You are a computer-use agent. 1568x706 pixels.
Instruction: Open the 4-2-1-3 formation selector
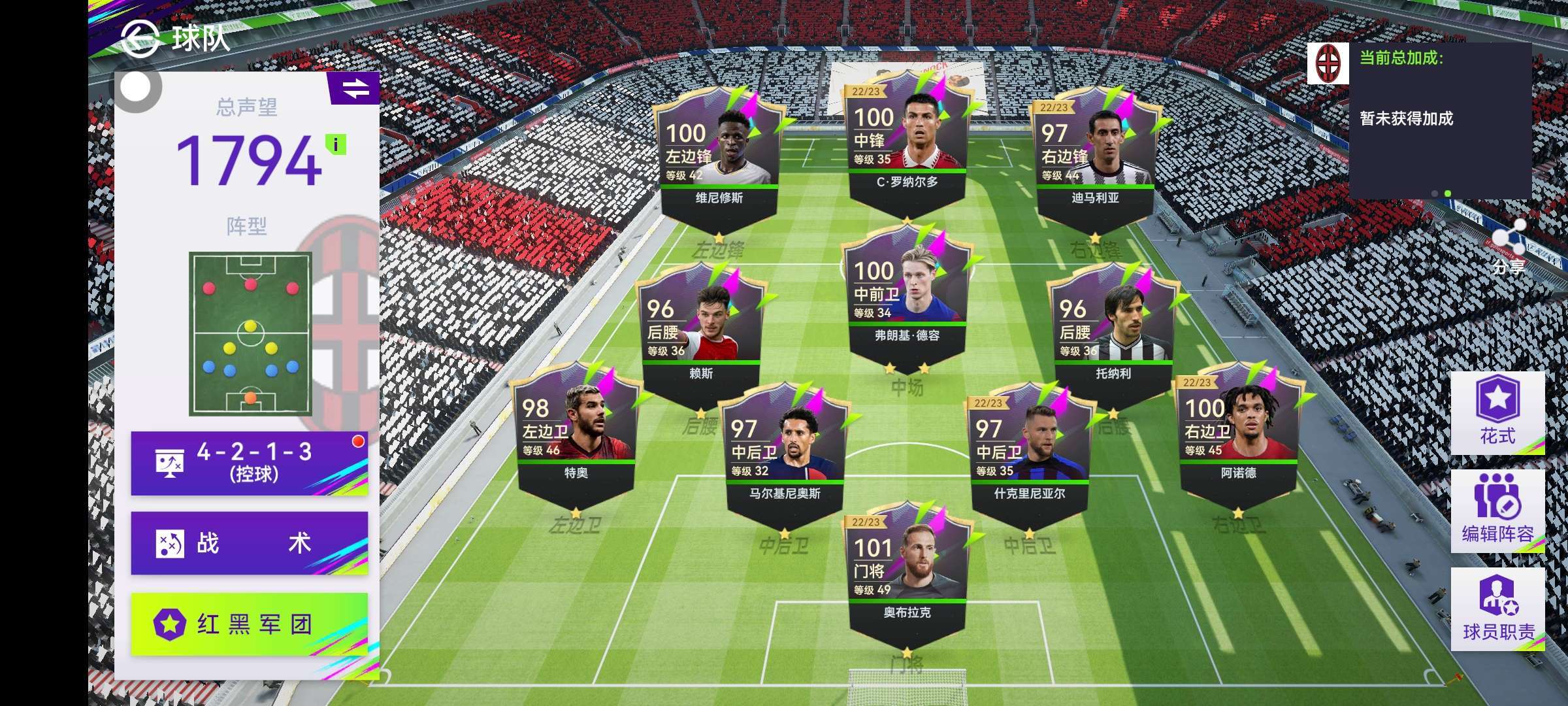[x=249, y=463]
